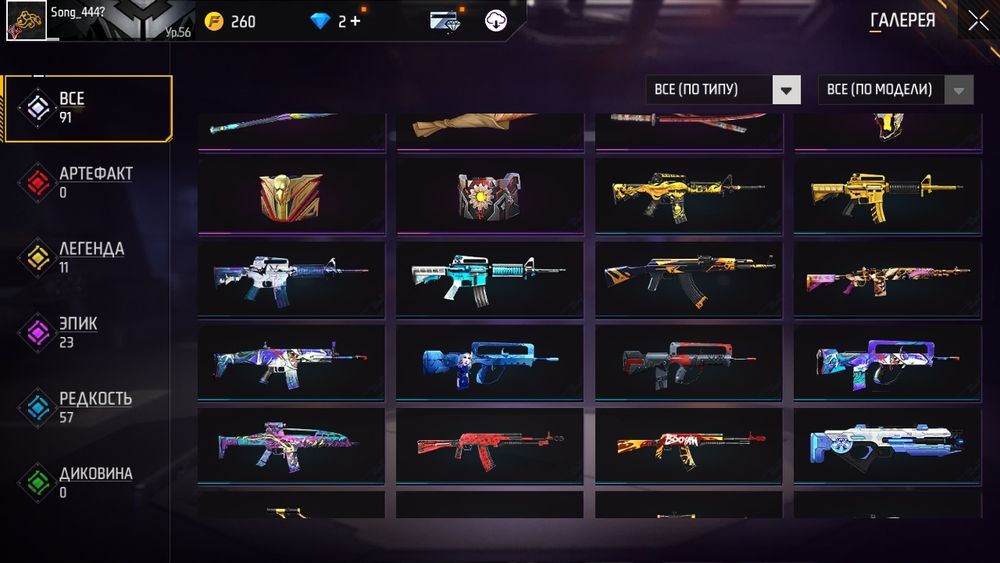Image resolution: width=1000 pixels, height=563 pixels.
Task: Select the ВСЕ category with 91 items
Action: [87, 108]
